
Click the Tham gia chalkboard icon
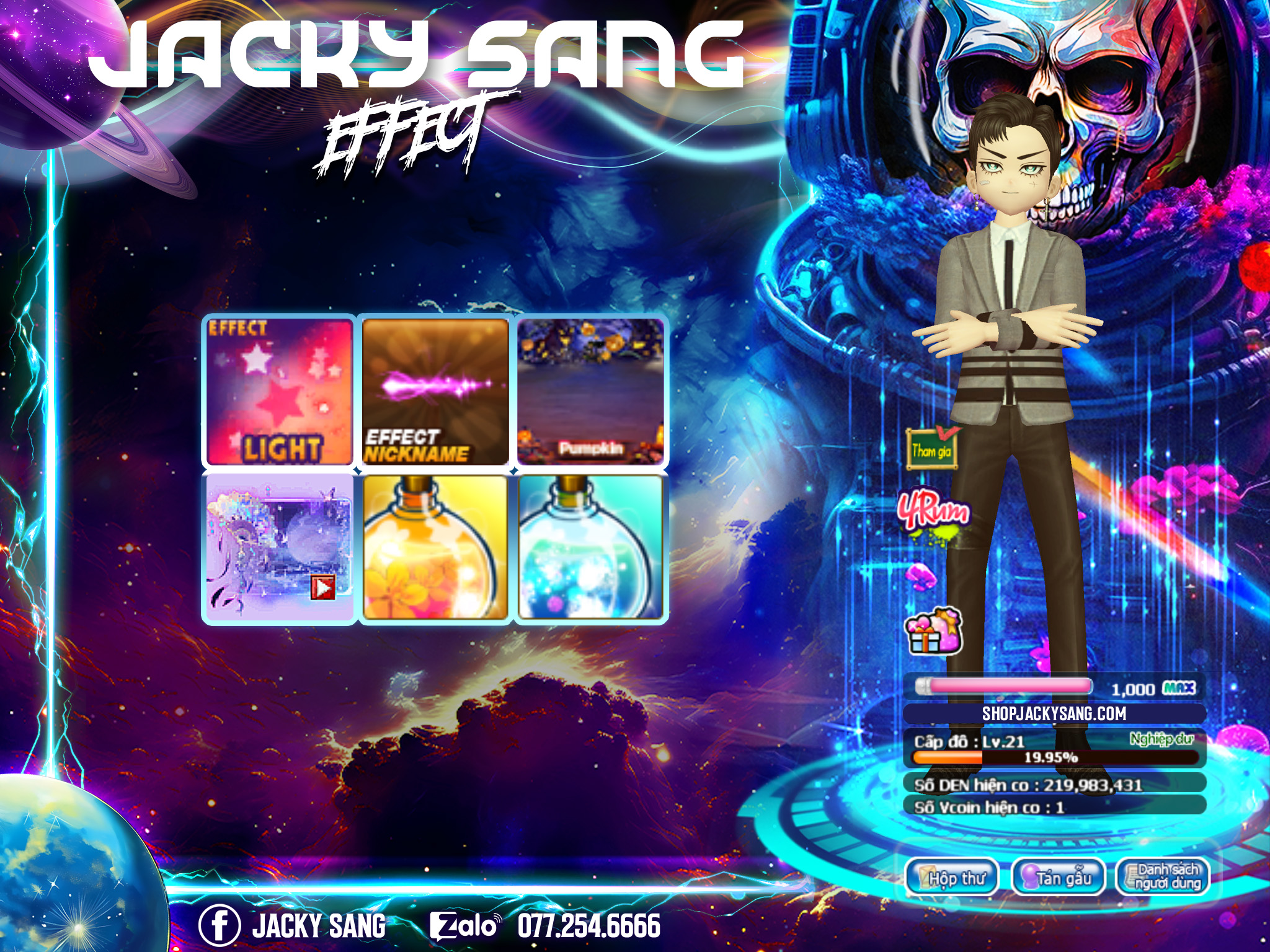(x=932, y=447)
